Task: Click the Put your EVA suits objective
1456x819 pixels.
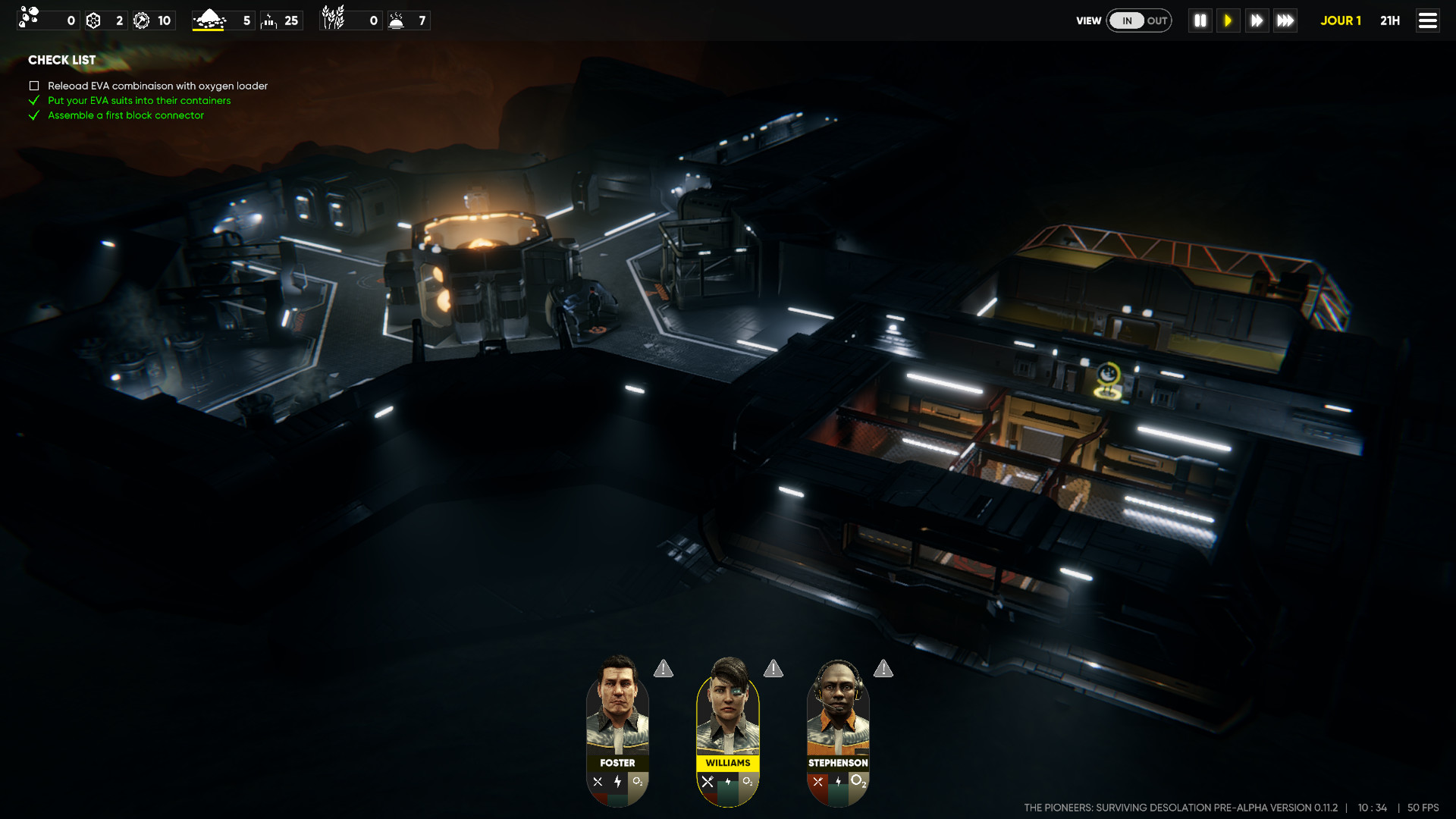Action: pos(139,100)
